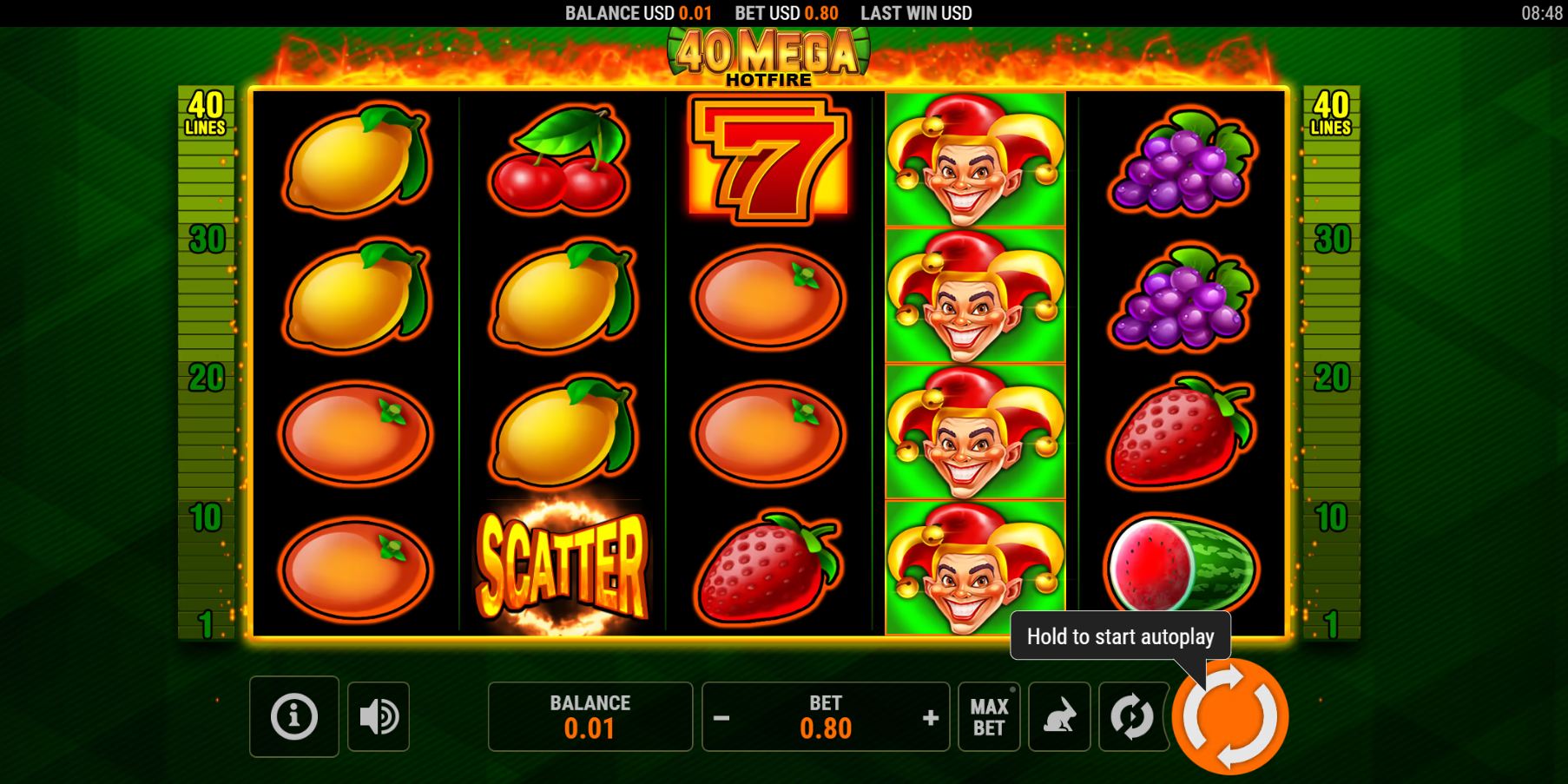Increase the bet with plus button
This screenshot has height=784, width=1568.
(x=931, y=718)
